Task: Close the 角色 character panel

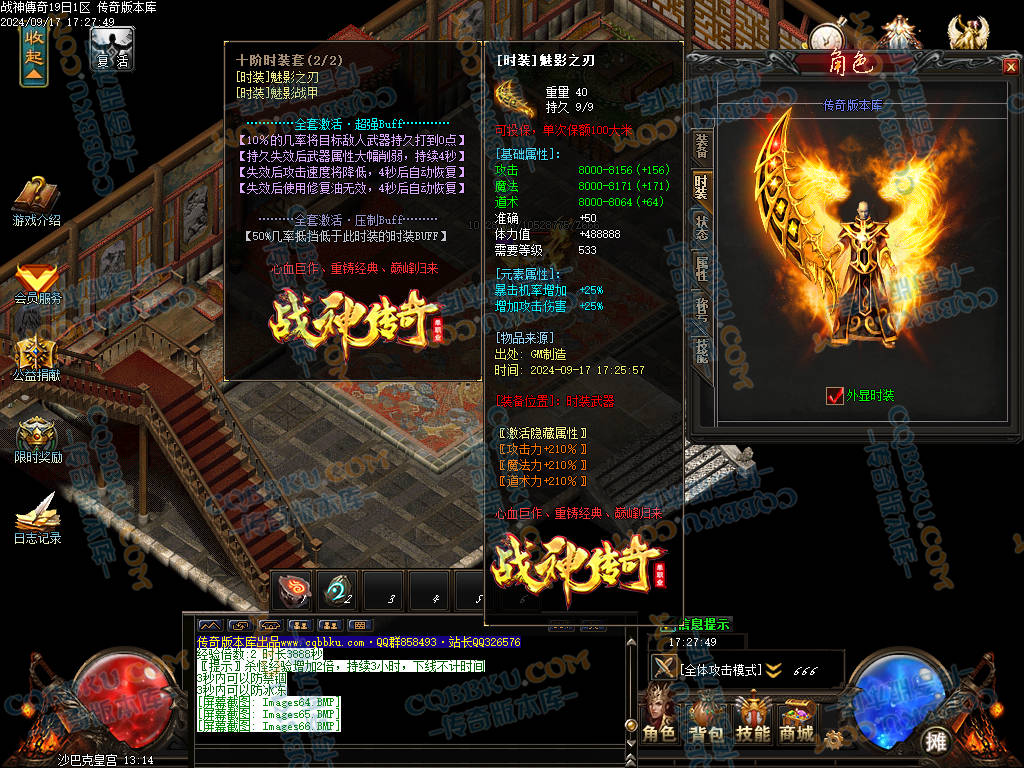Action: pyautogui.click(x=1009, y=66)
